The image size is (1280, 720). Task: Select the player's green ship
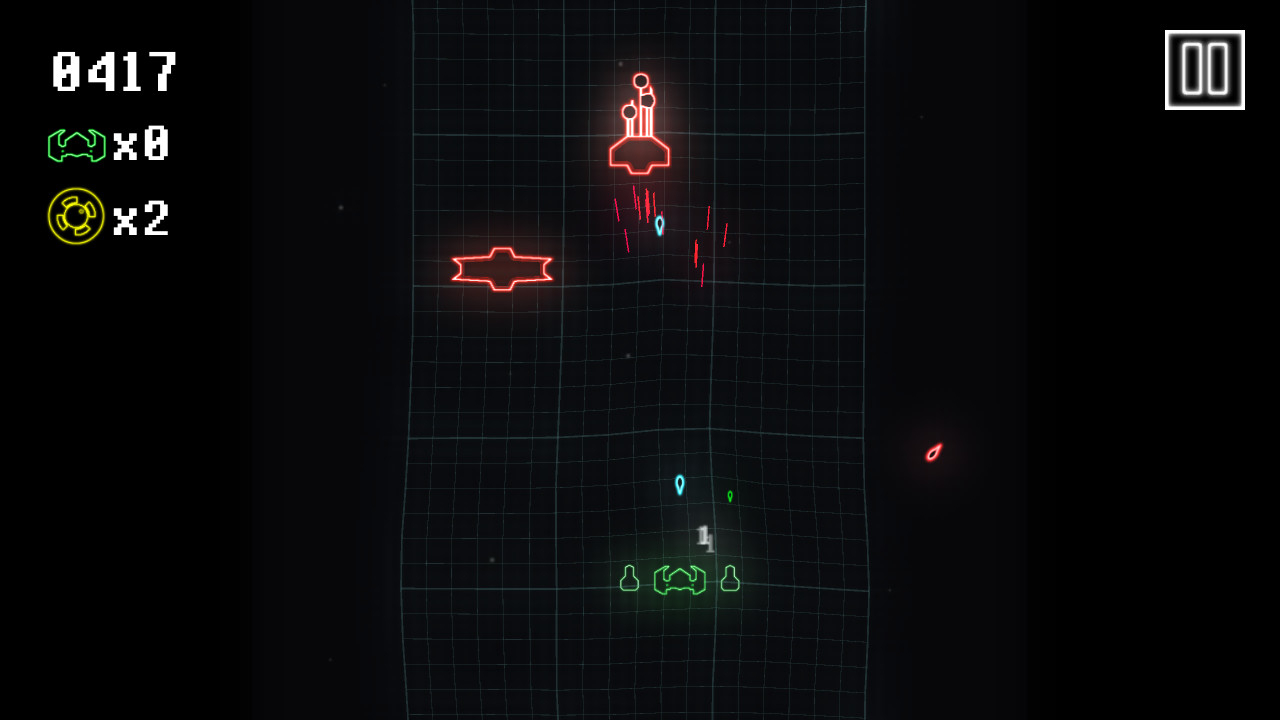coord(680,582)
